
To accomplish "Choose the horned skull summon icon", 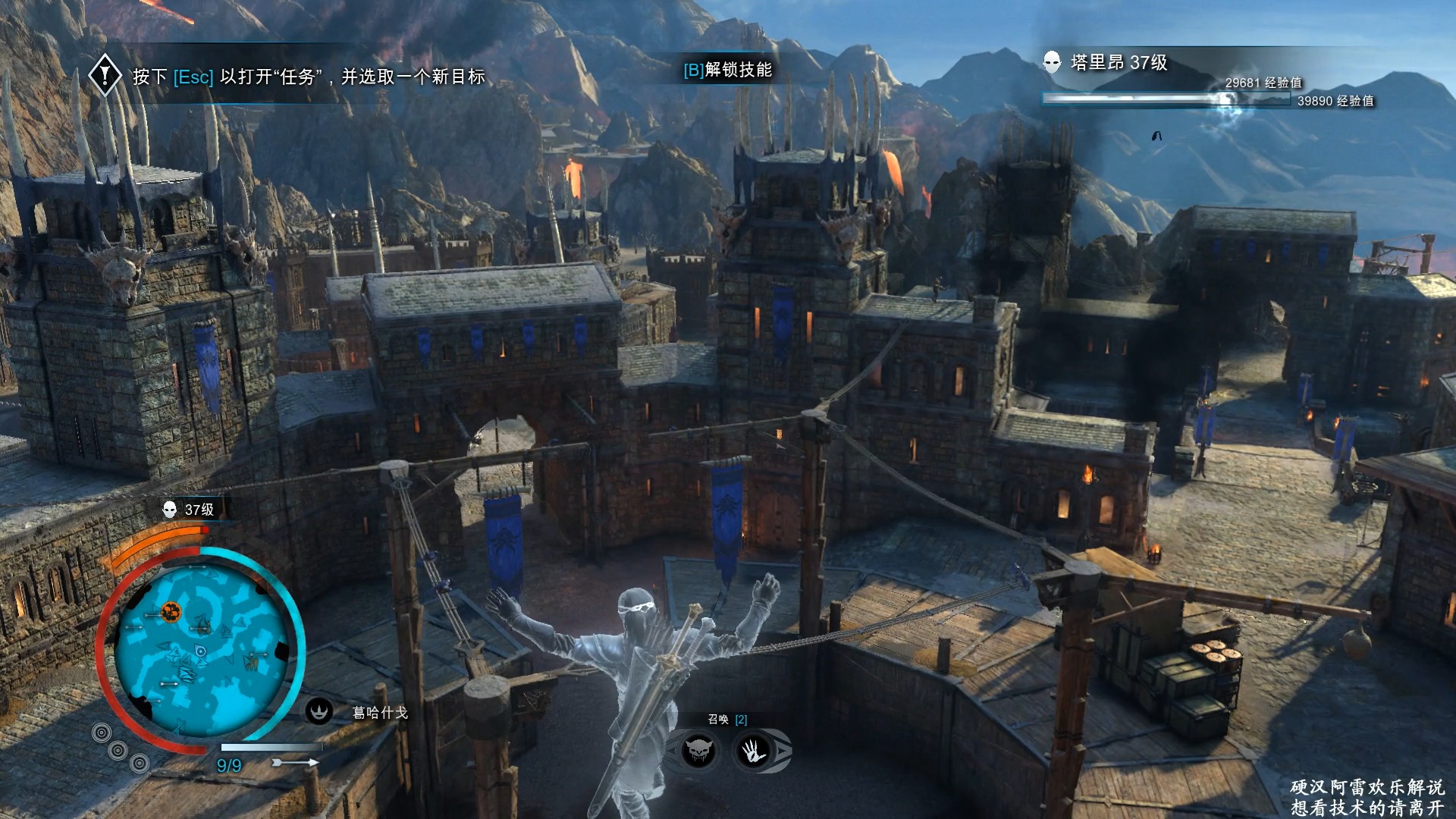I will (698, 752).
